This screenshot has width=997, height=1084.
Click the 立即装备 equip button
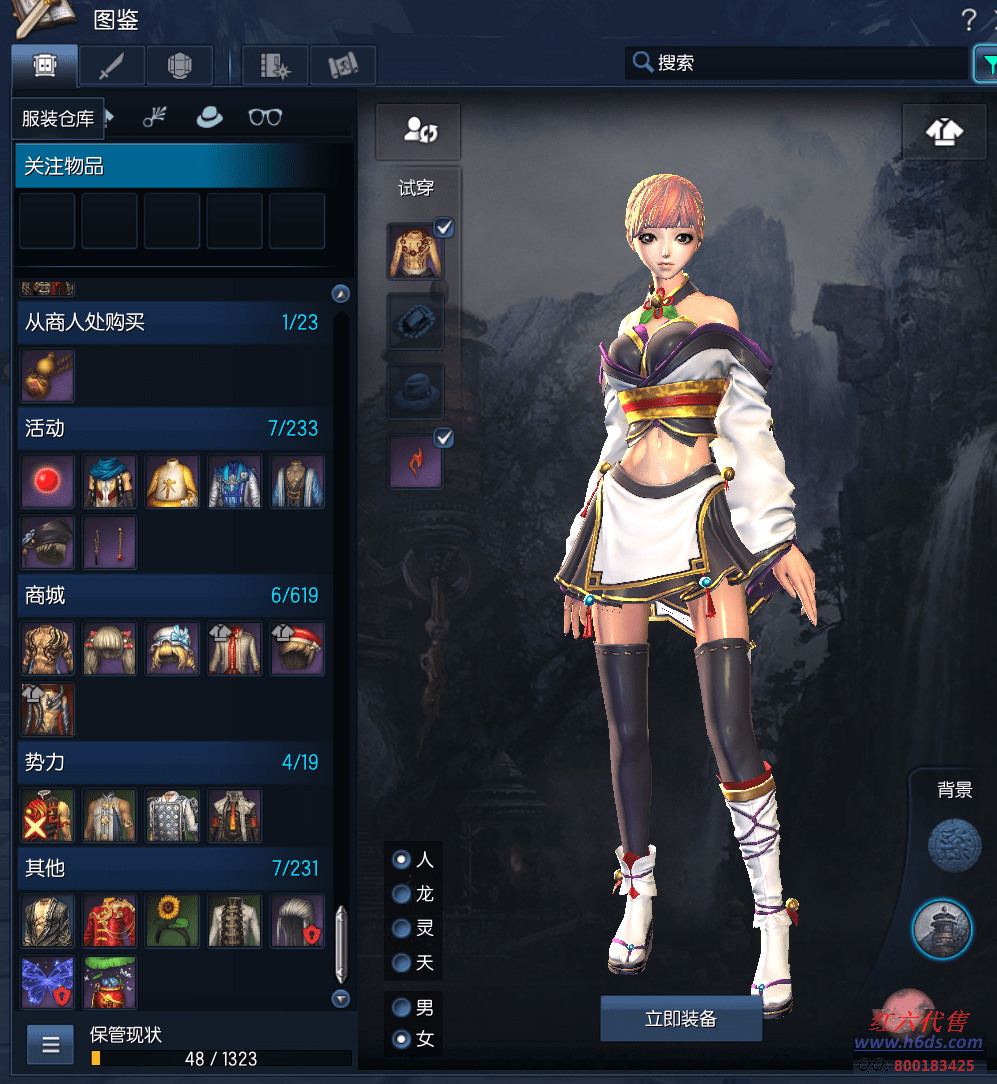[x=681, y=1019]
